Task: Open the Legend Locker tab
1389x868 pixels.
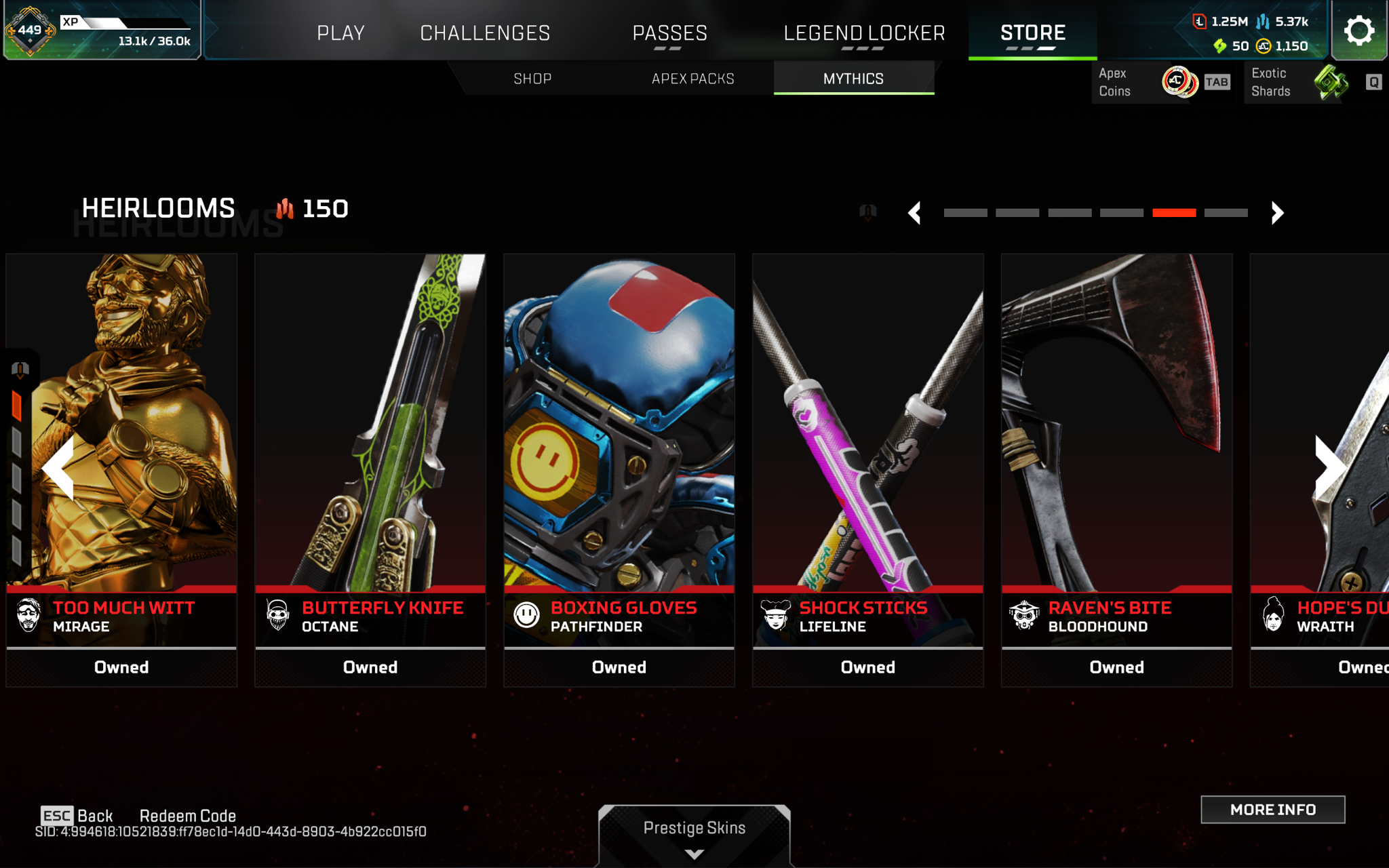Action: [x=864, y=33]
